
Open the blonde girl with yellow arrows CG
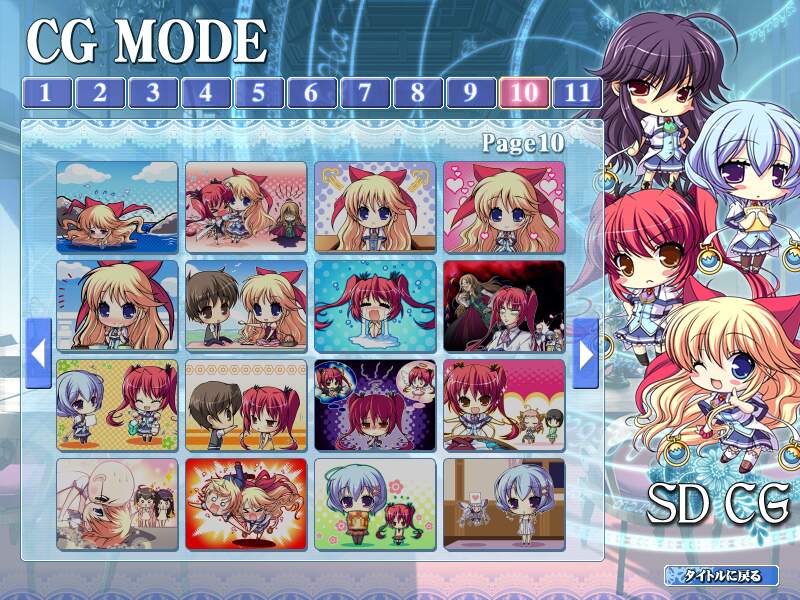[x=375, y=207]
